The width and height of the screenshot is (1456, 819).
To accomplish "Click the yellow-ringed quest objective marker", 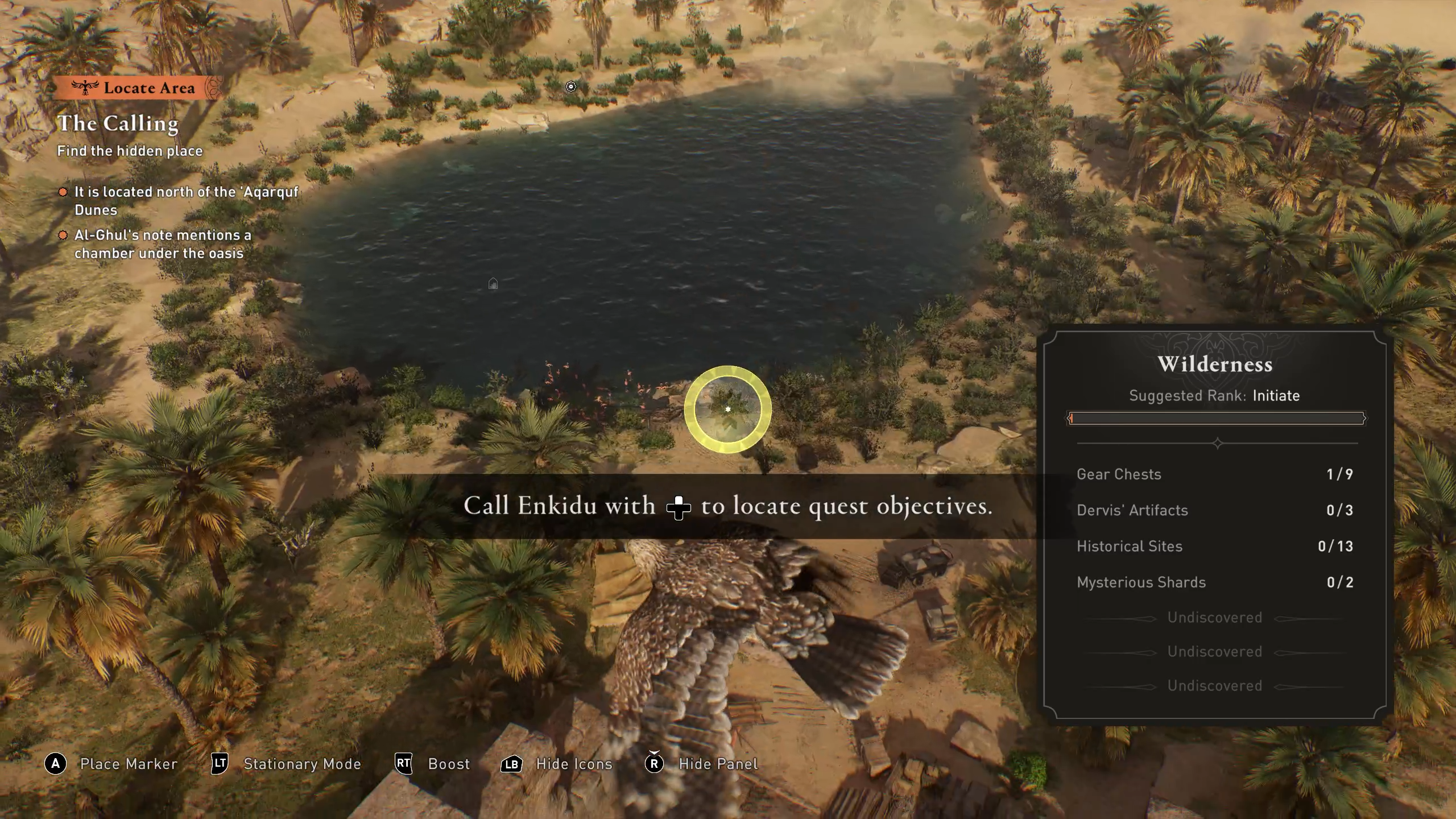I will (x=728, y=411).
